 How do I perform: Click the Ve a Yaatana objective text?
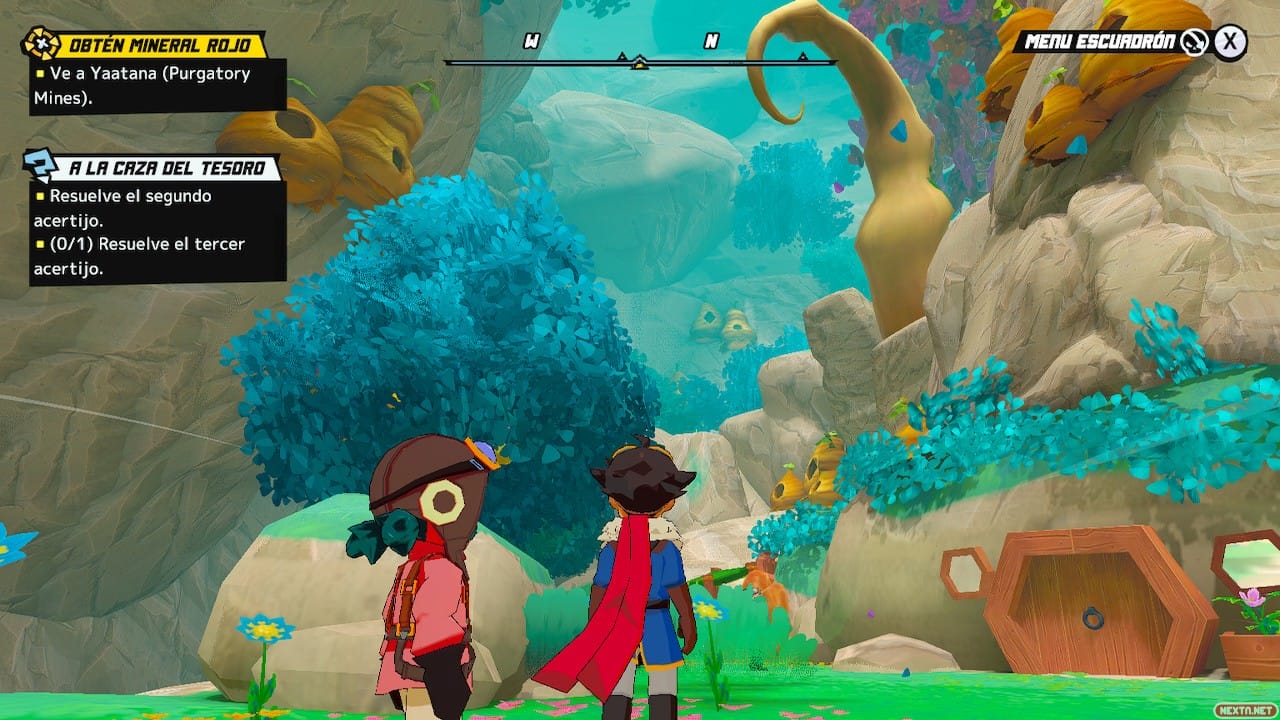[x=150, y=85]
